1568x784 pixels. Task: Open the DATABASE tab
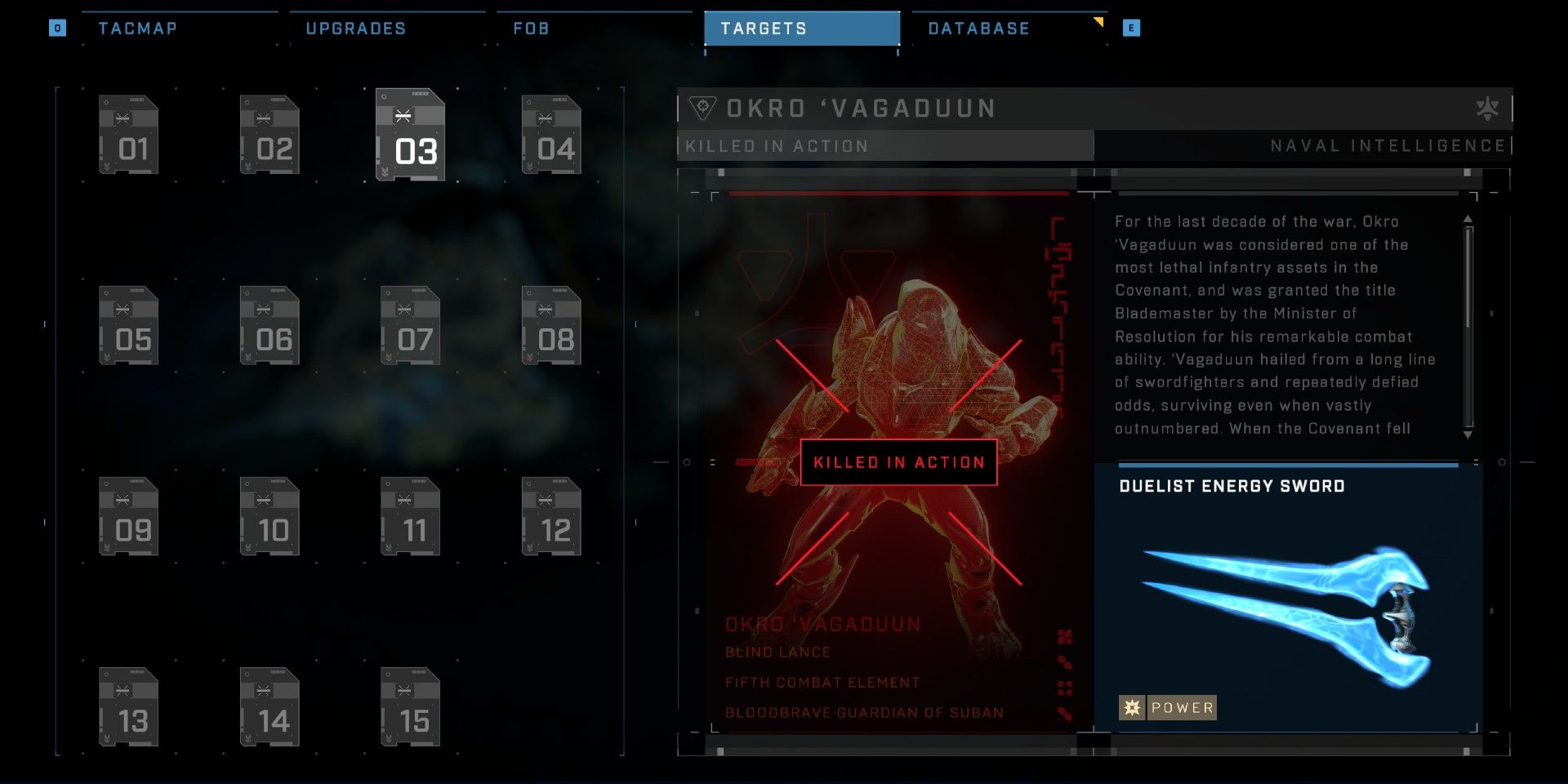(978, 29)
